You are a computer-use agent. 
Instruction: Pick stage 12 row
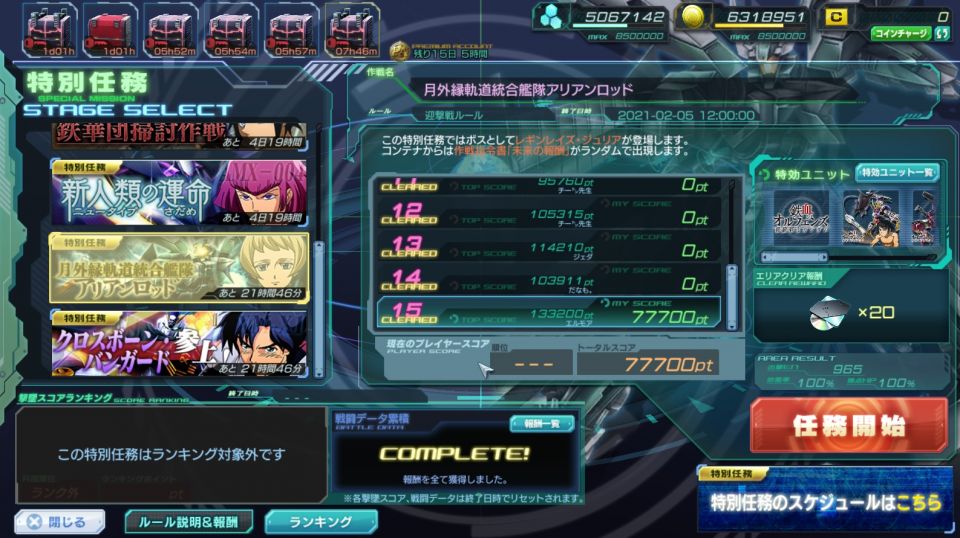click(555, 212)
